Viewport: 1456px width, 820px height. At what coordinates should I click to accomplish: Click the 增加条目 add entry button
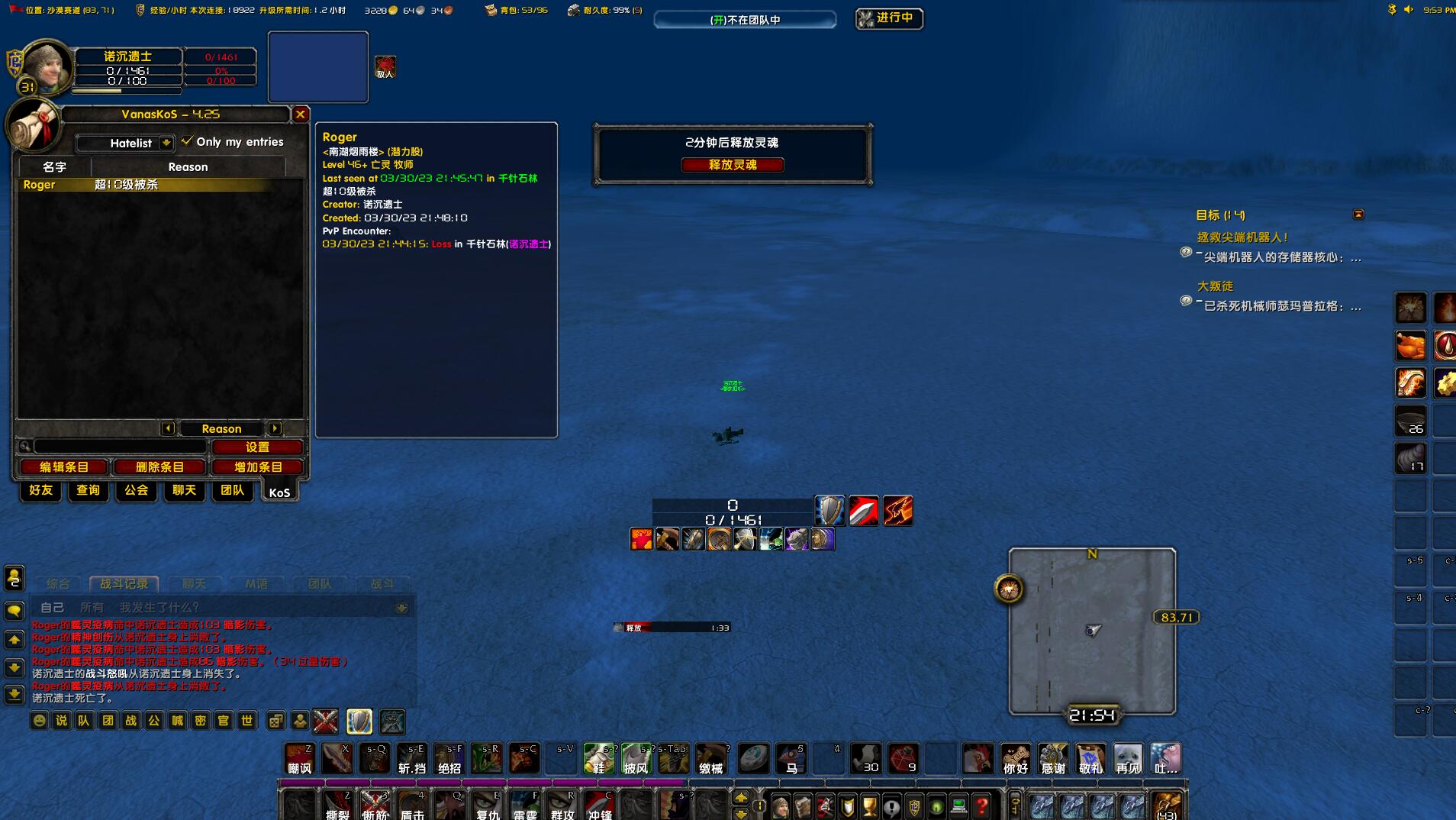258,467
